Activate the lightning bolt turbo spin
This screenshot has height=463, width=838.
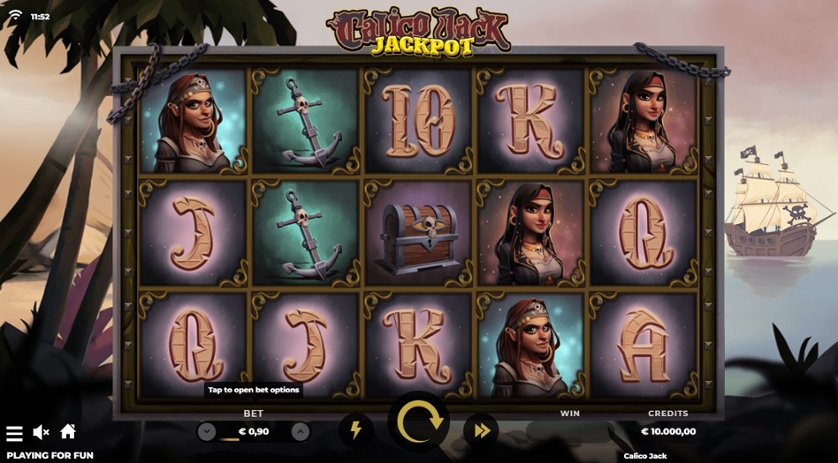tap(356, 431)
